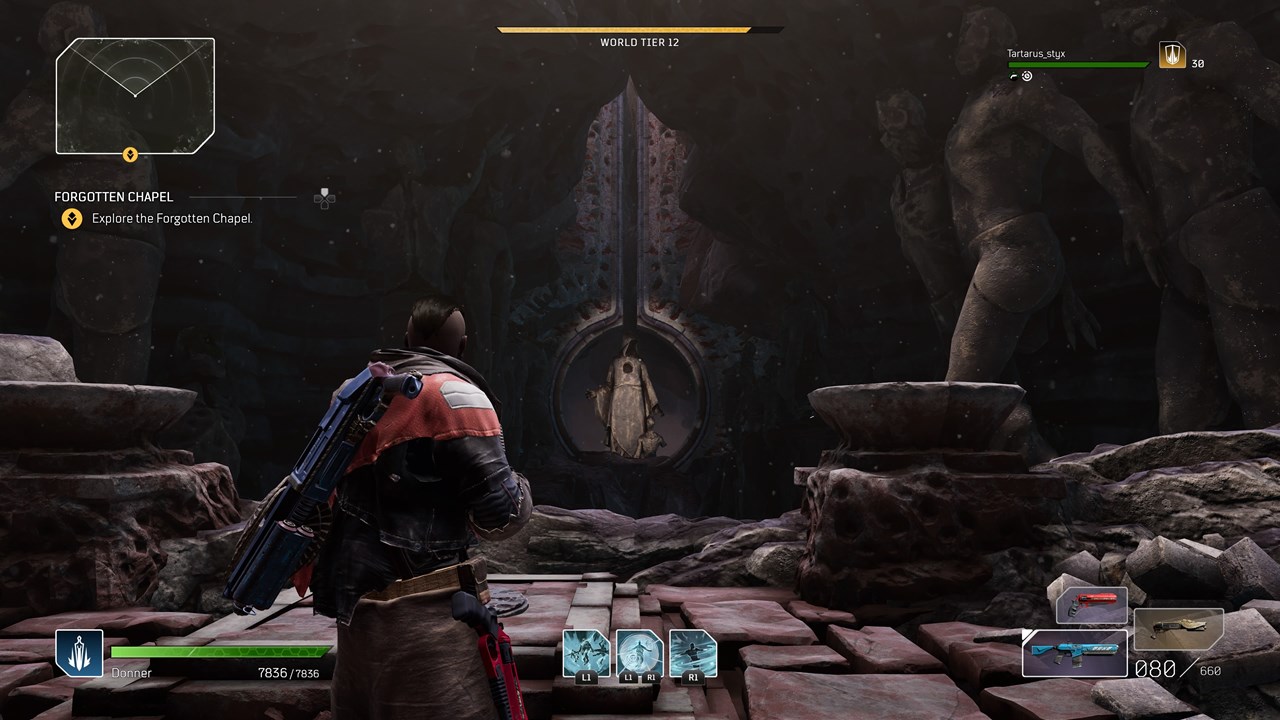This screenshot has height=720, width=1280.
Task: Activate the third skill with swirling figure
Action: 692,652
